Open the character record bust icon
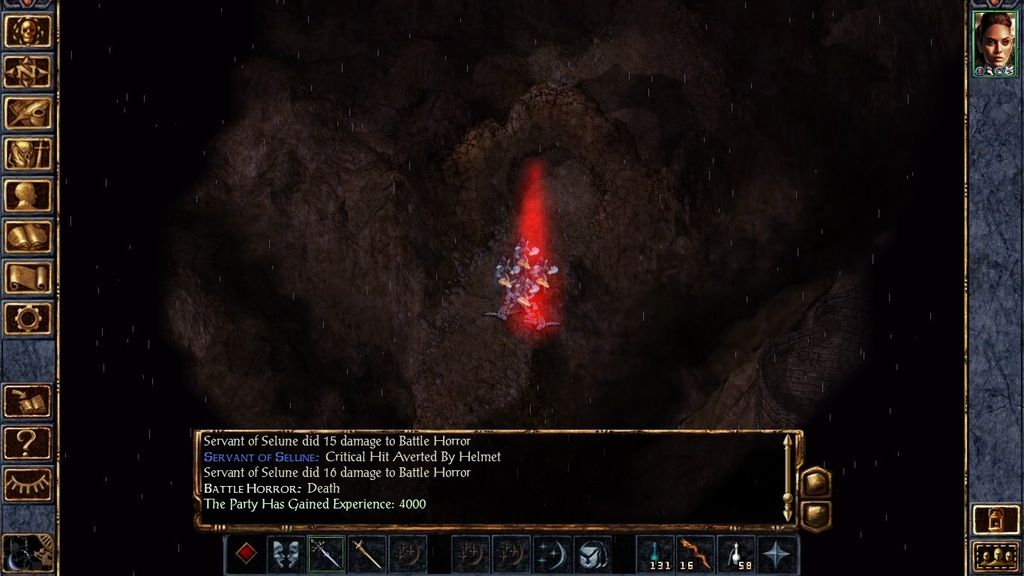The width and height of the screenshot is (1024, 576). click(28, 195)
